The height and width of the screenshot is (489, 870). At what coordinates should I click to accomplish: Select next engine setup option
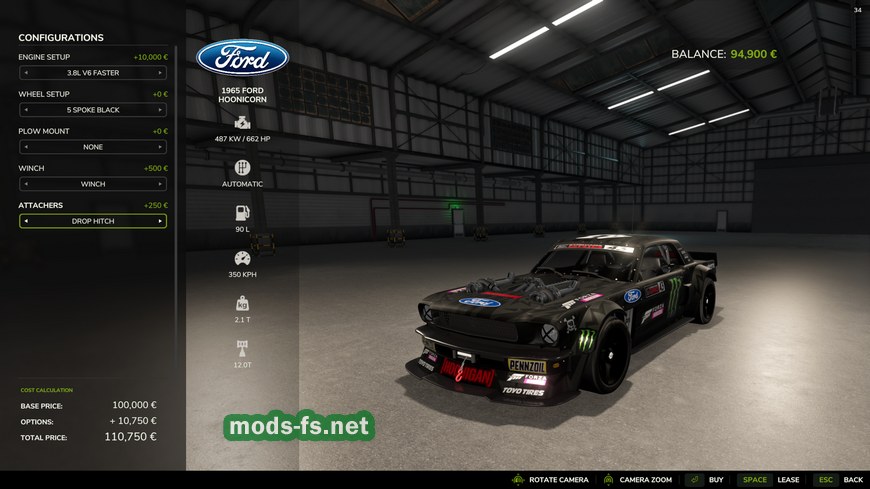(x=160, y=73)
